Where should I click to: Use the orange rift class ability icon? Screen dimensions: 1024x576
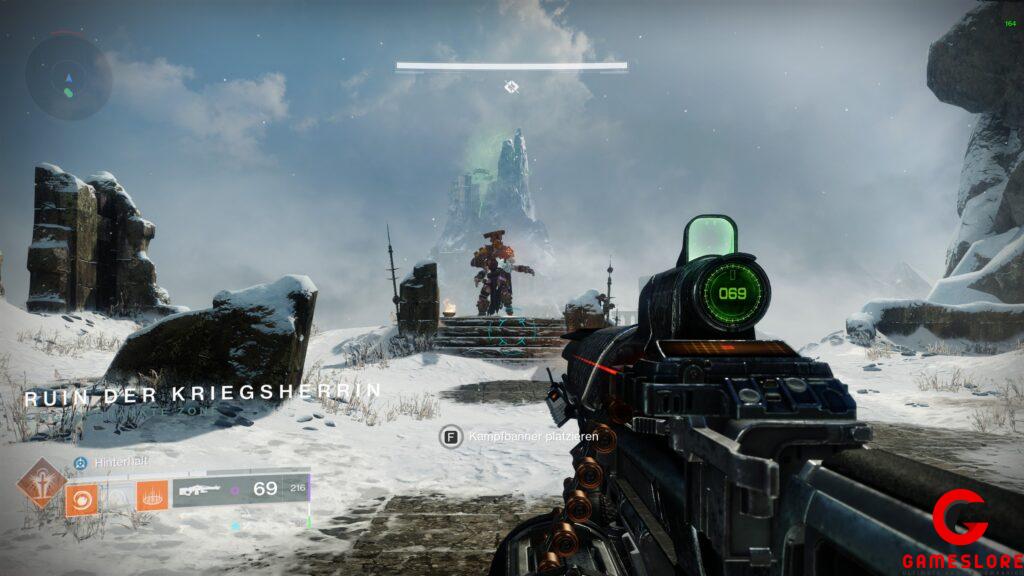(152, 496)
